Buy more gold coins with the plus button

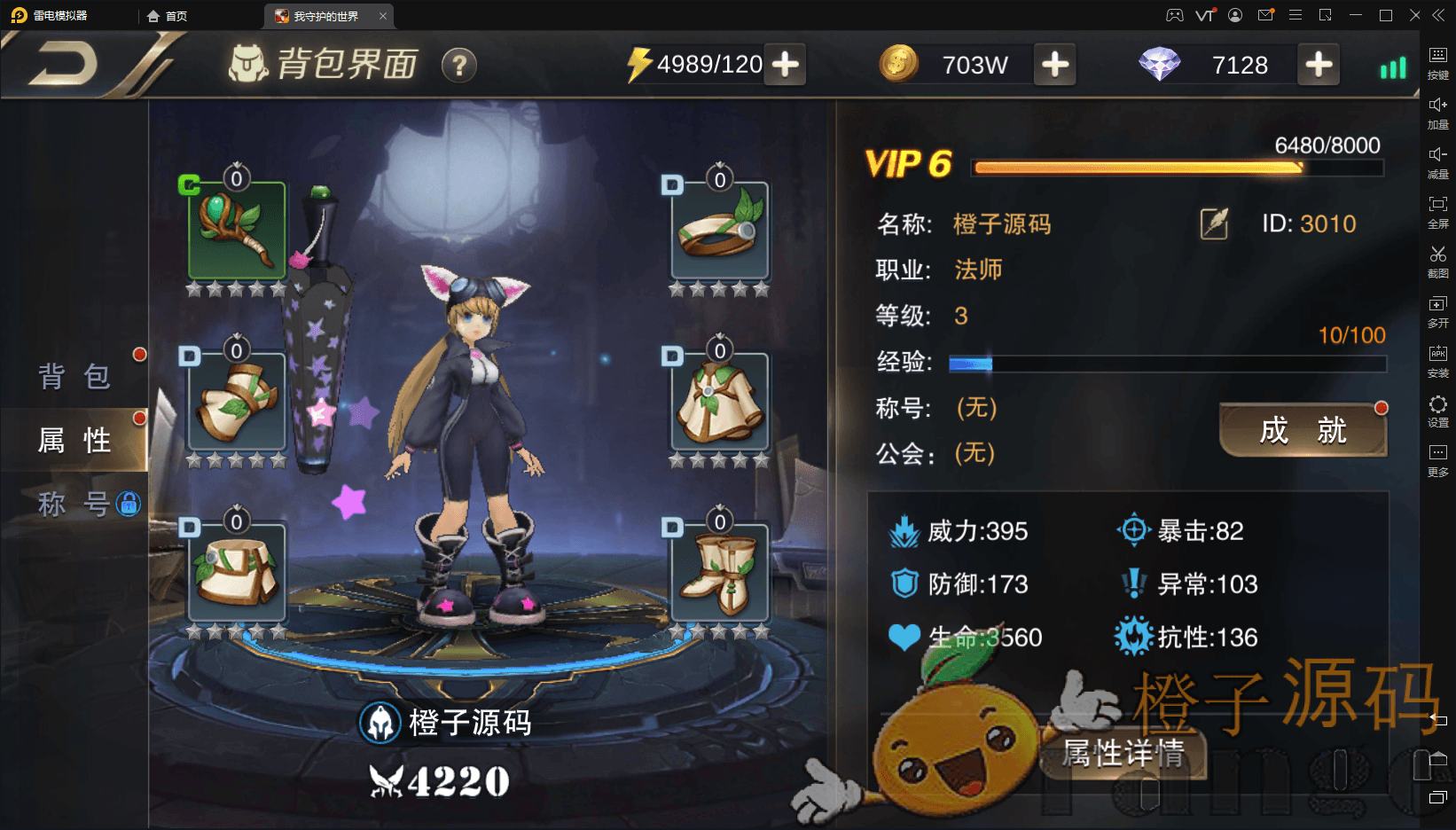[x=1054, y=65]
